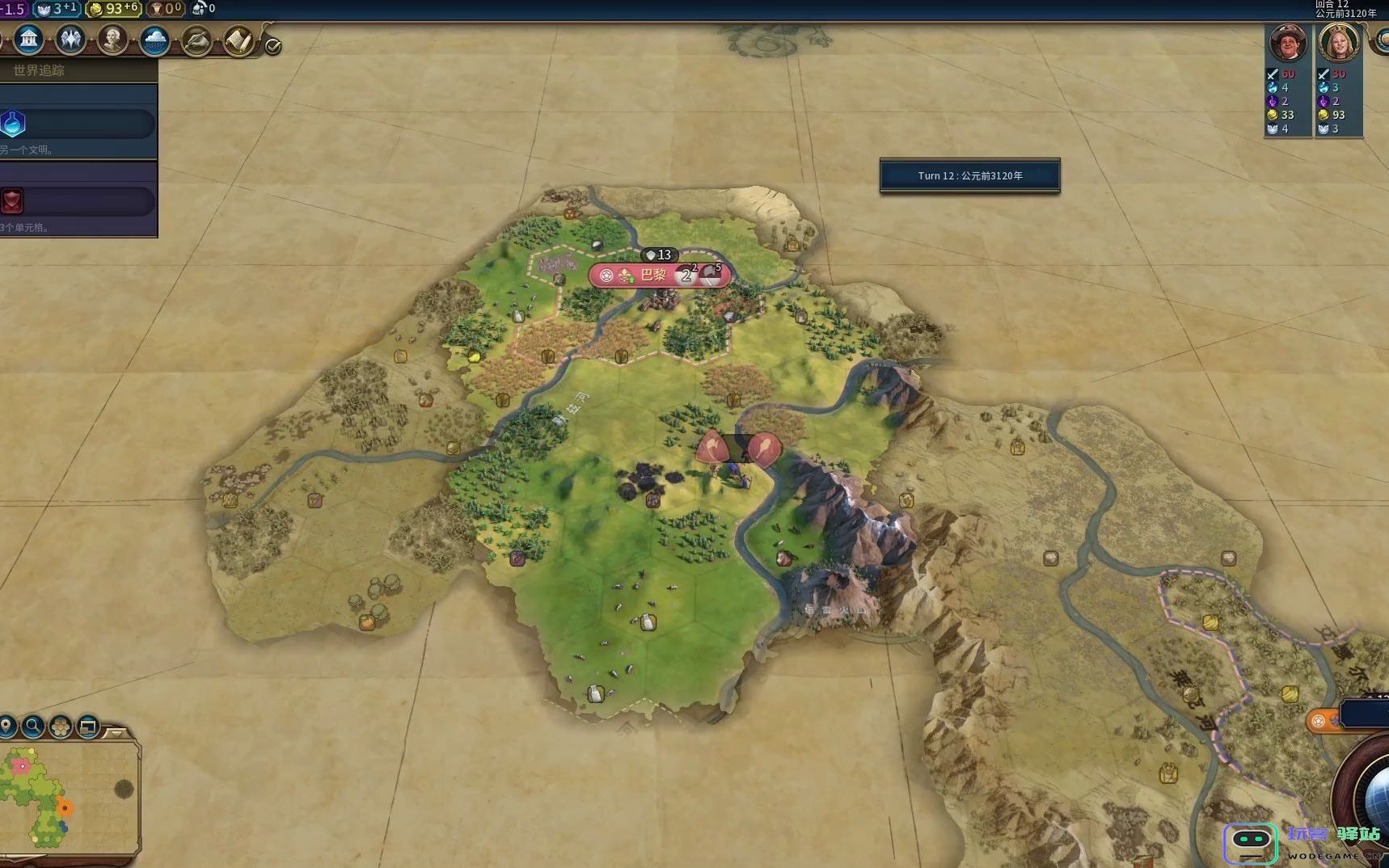Click on the minimap

(69, 796)
